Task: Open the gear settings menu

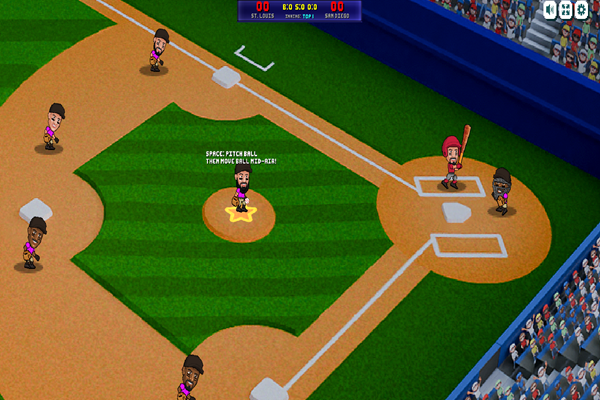Action: pyautogui.click(x=583, y=9)
